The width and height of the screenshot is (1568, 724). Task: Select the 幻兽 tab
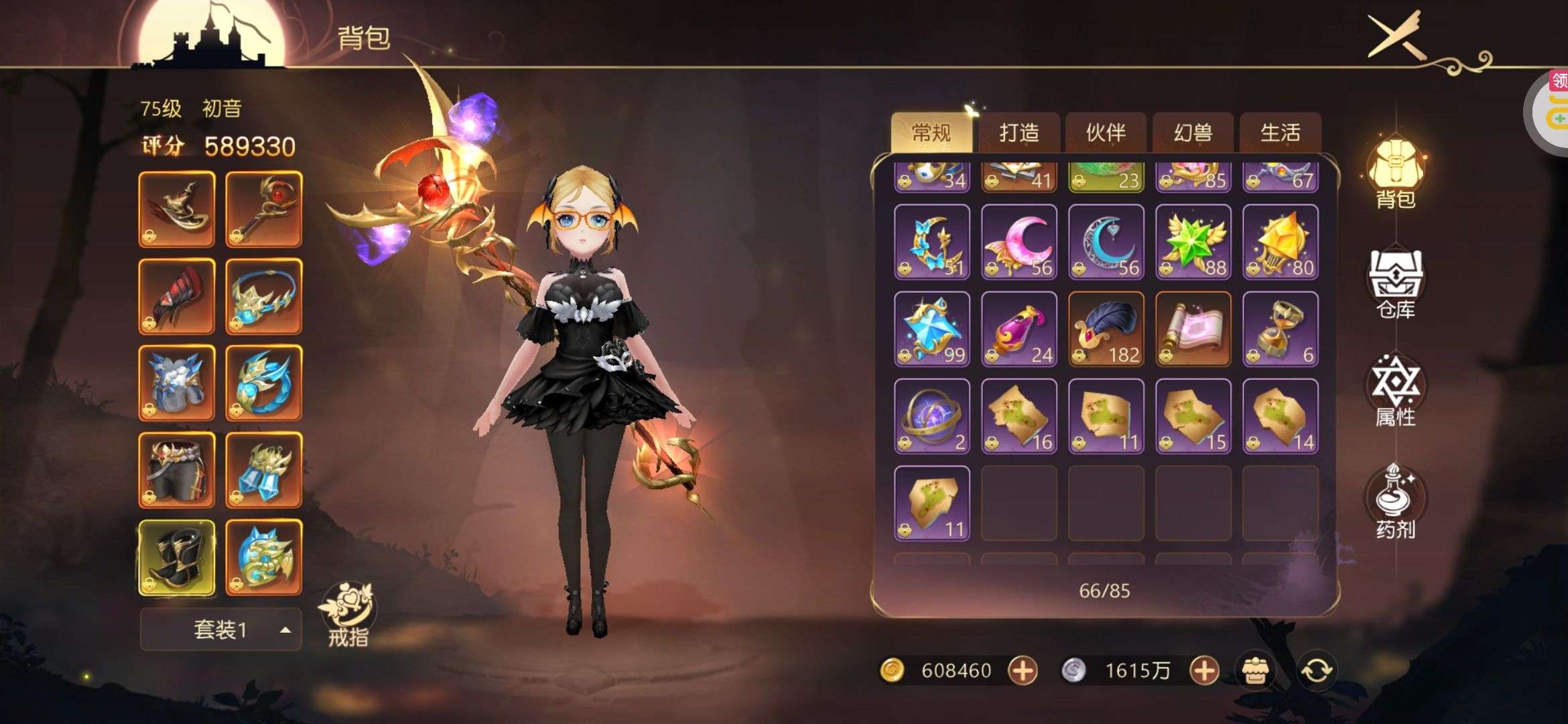click(1193, 133)
